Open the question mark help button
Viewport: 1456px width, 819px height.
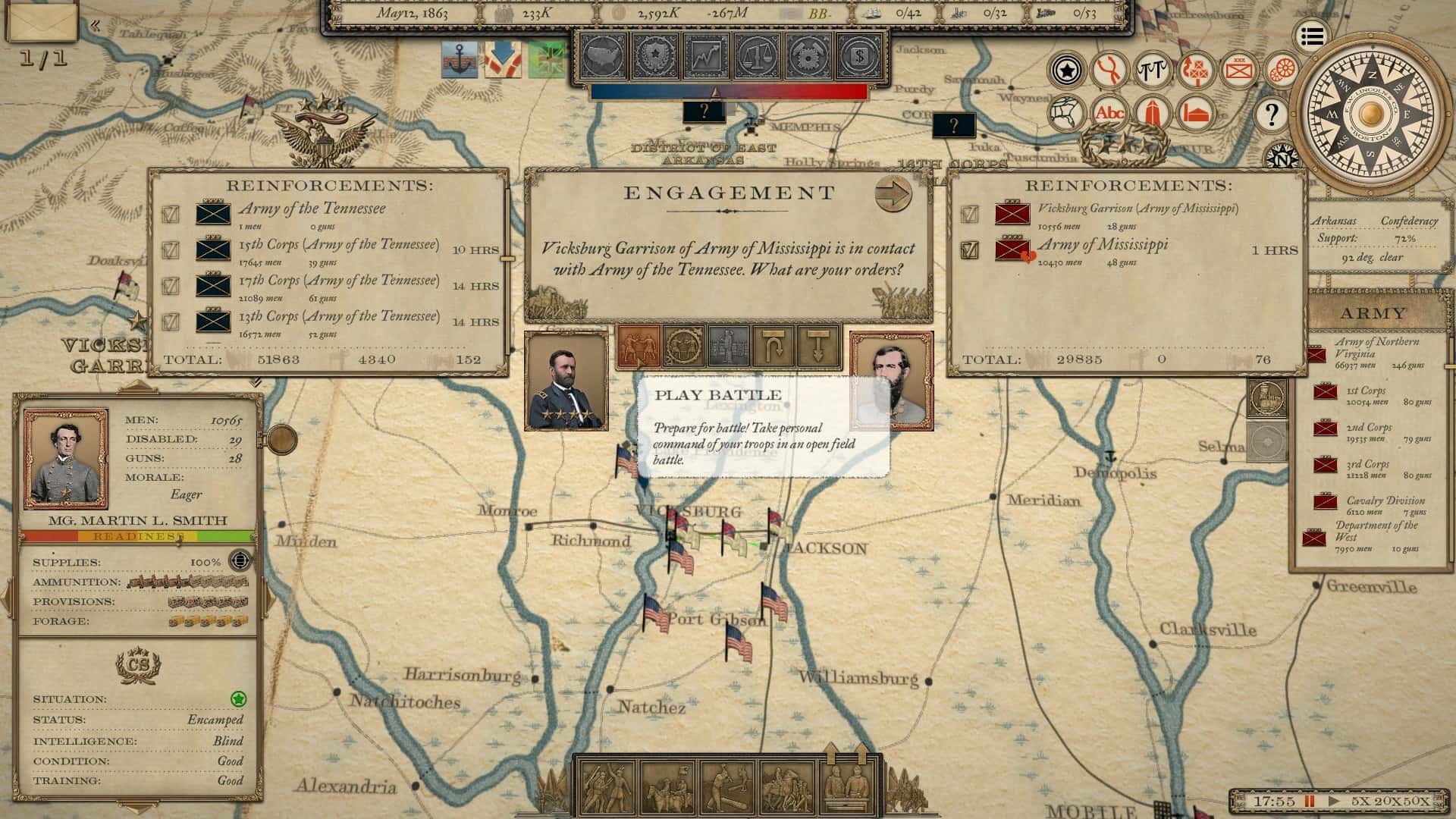click(x=1271, y=115)
